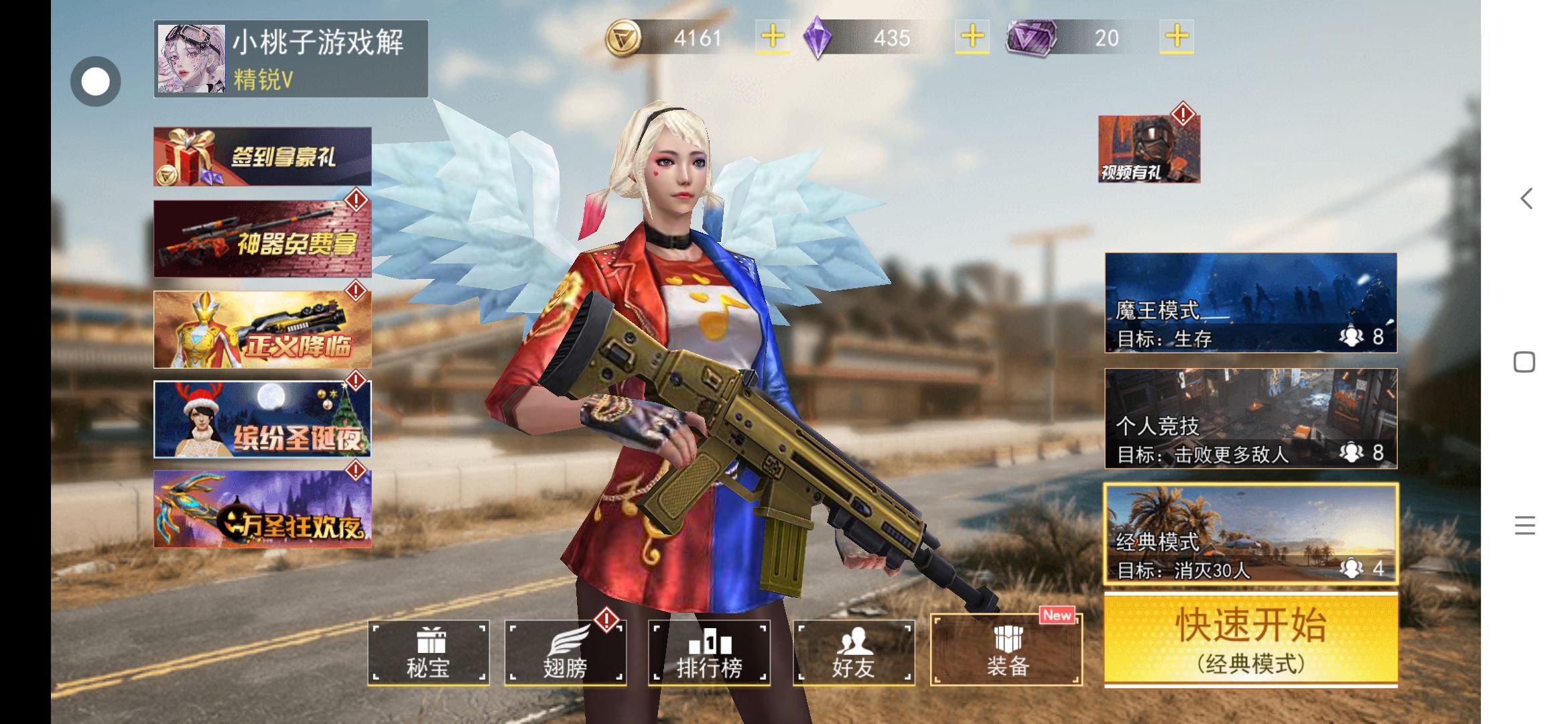Choose the 个人竞技 game mode
The width and height of the screenshot is (1568, 724).
pos(1250,418)
